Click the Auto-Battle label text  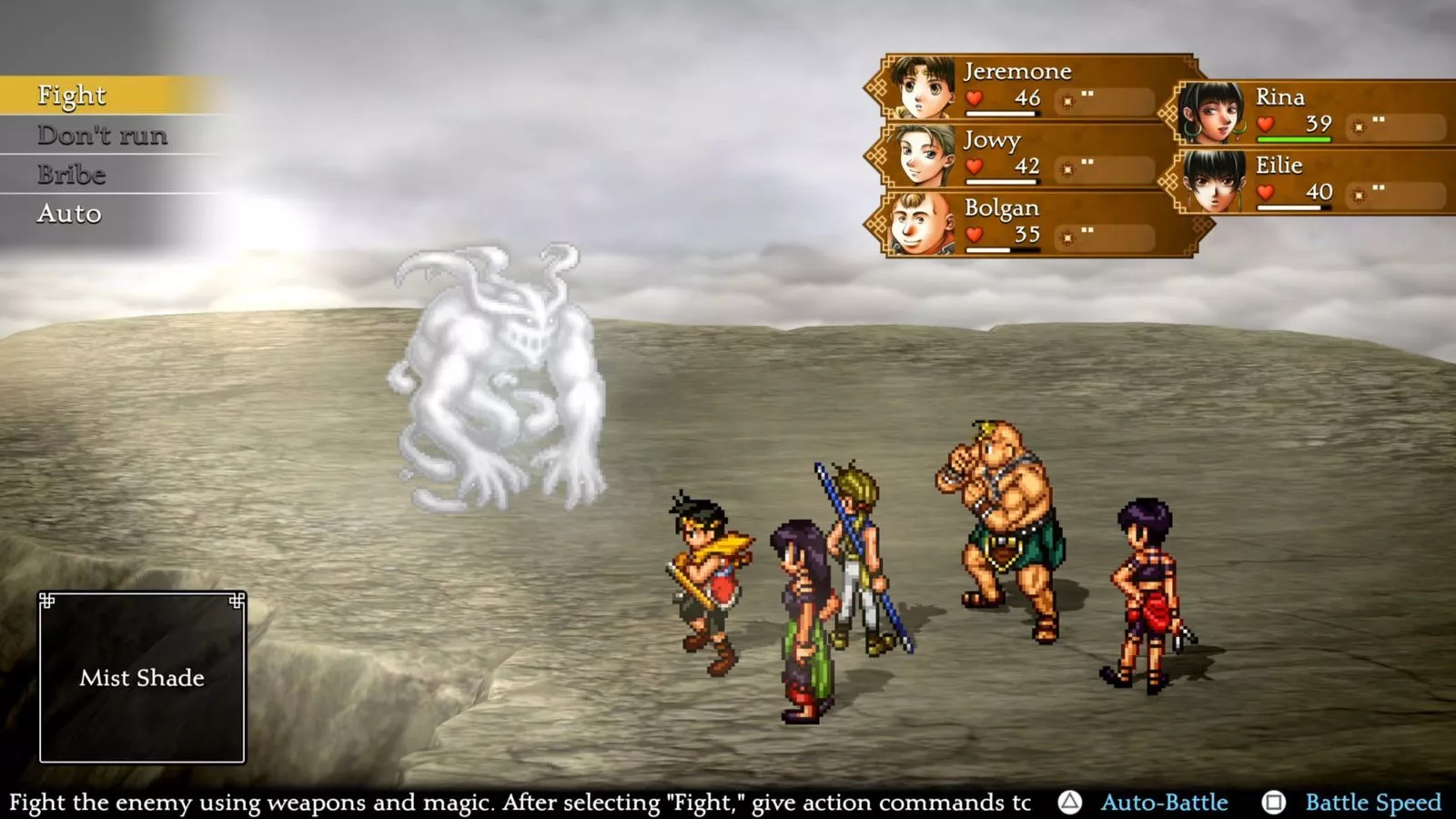(1167, 803)
